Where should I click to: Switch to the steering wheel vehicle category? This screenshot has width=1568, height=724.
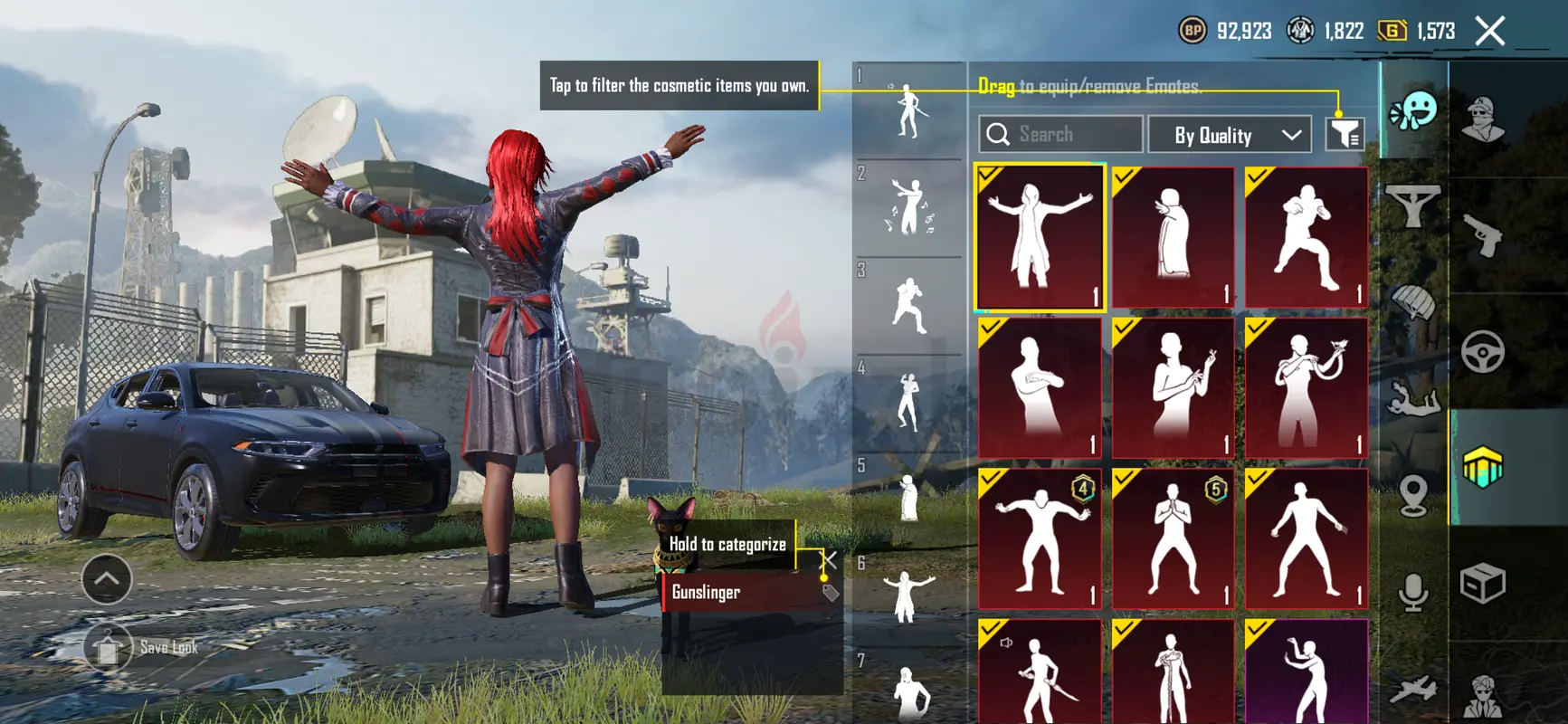coord(1482,352)
